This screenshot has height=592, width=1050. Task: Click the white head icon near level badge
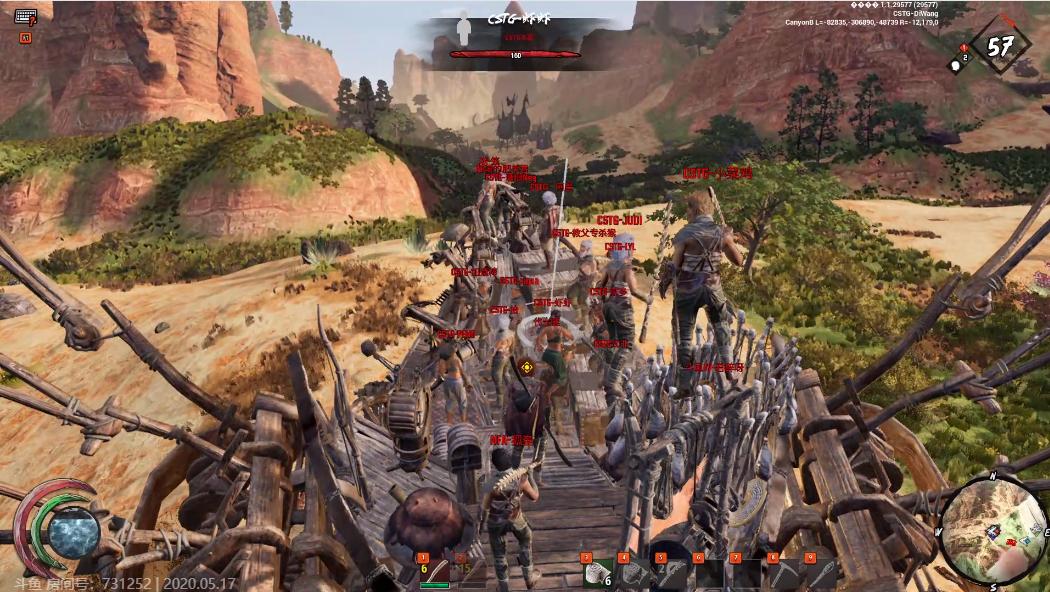tap(954, 66)
